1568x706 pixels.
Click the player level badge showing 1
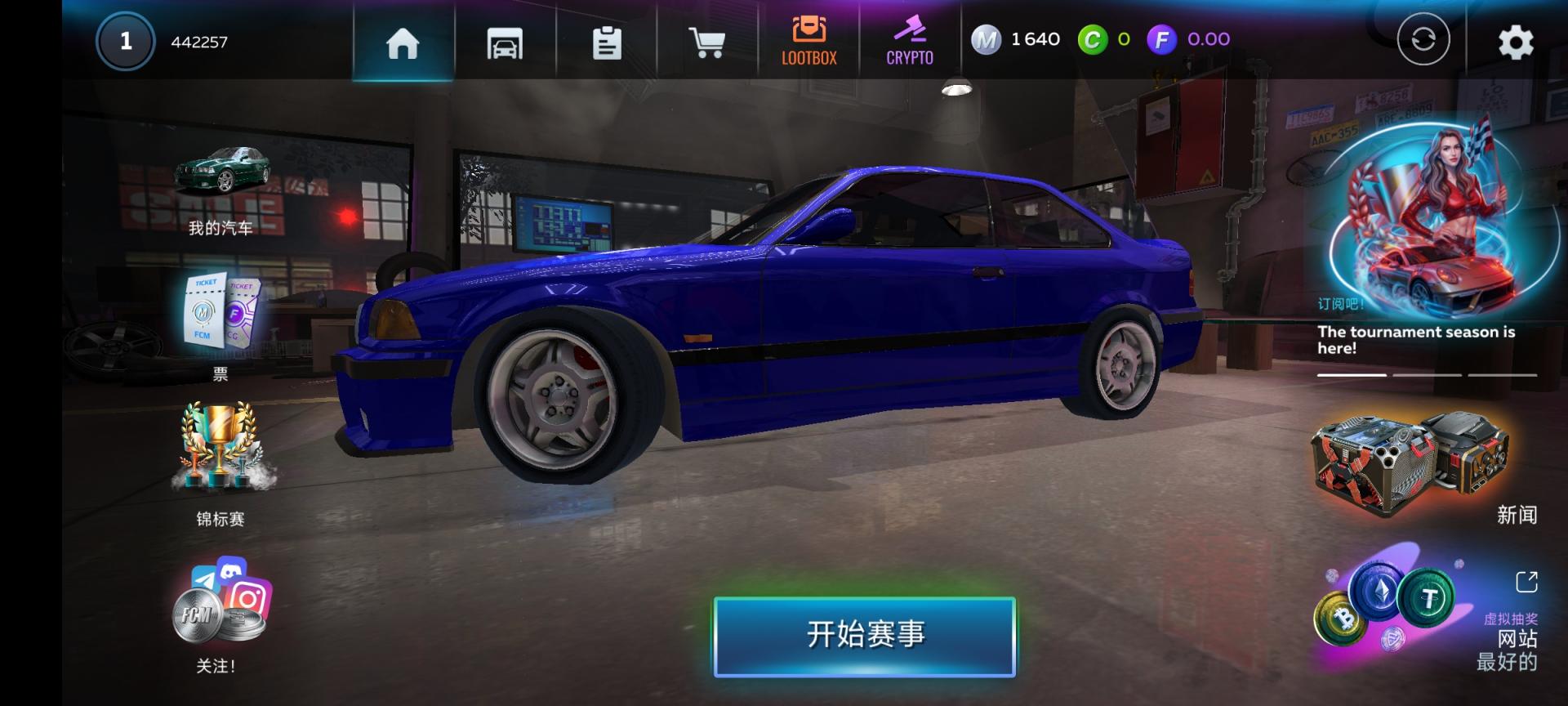point(124,41)
